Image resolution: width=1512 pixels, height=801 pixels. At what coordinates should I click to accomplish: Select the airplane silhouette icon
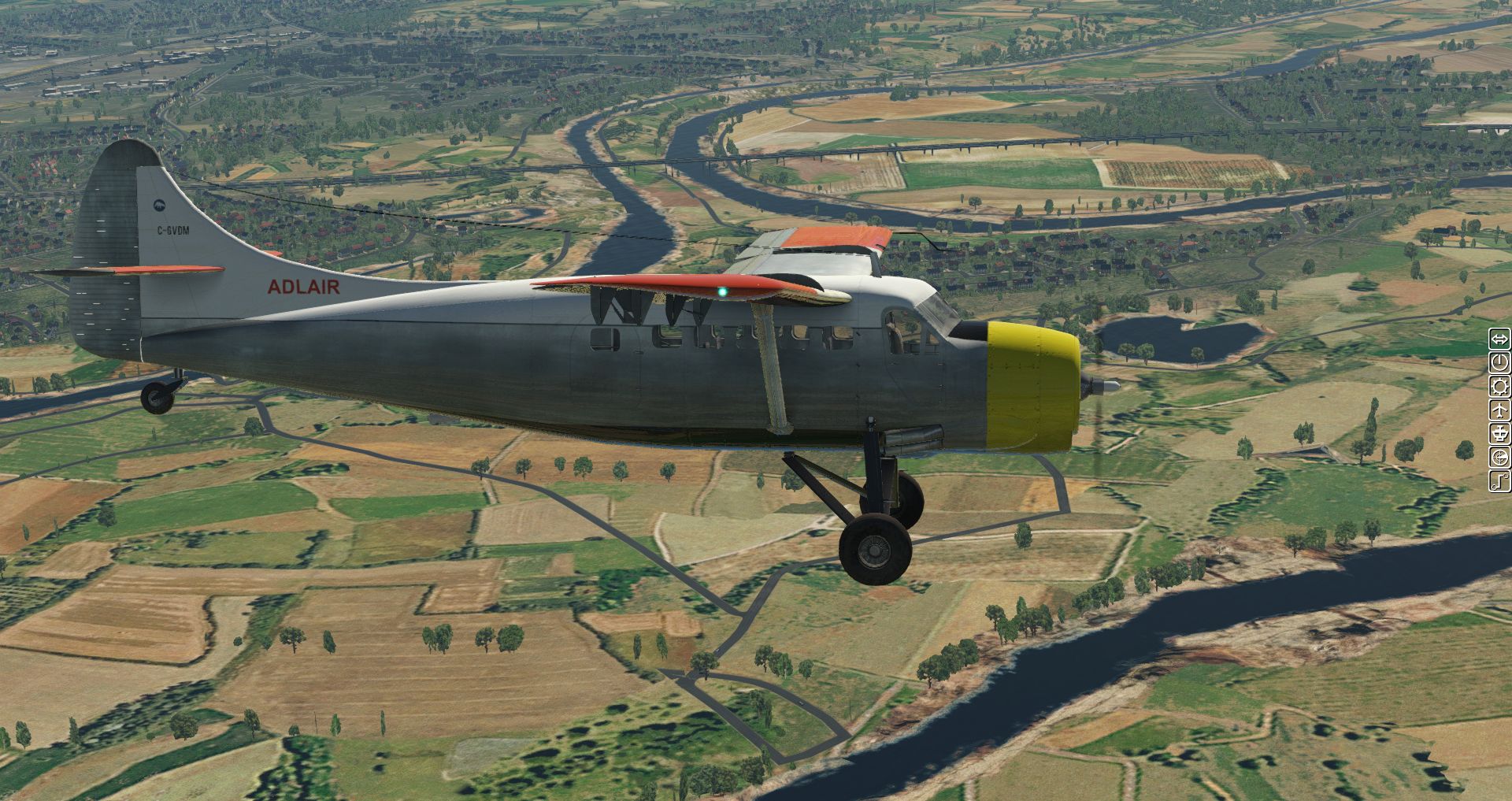[1499, 410]
